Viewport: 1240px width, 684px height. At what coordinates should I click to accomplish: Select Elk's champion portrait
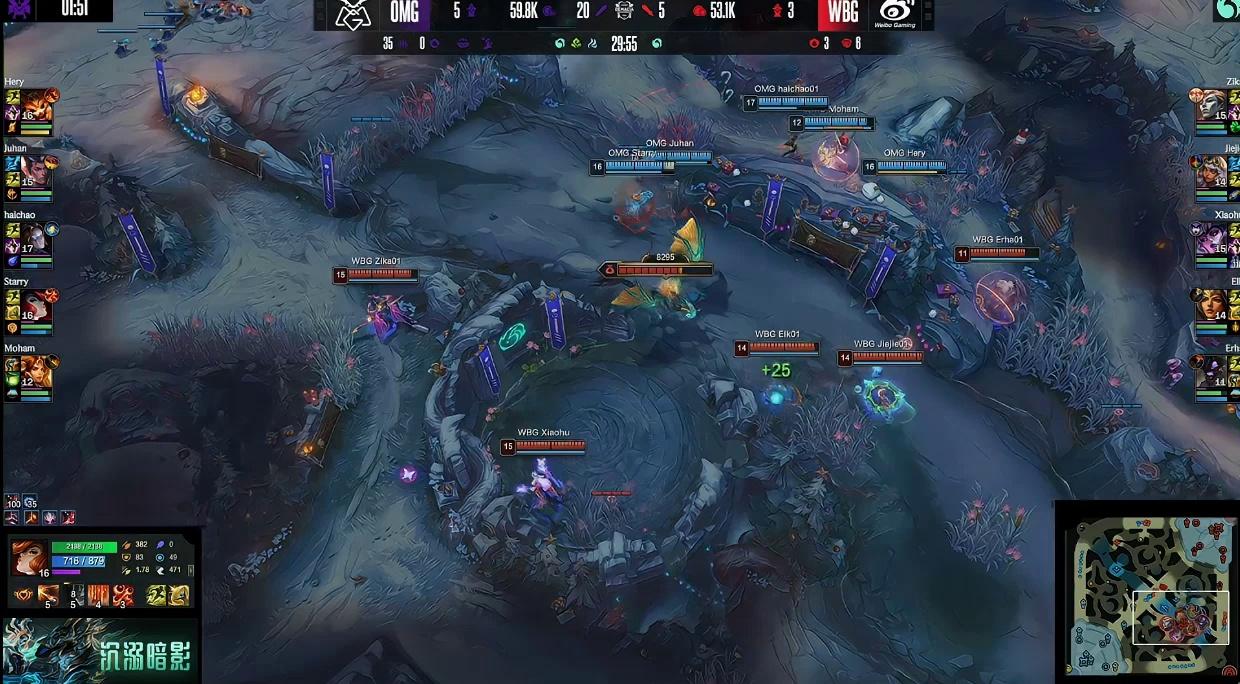(1212, 304)
